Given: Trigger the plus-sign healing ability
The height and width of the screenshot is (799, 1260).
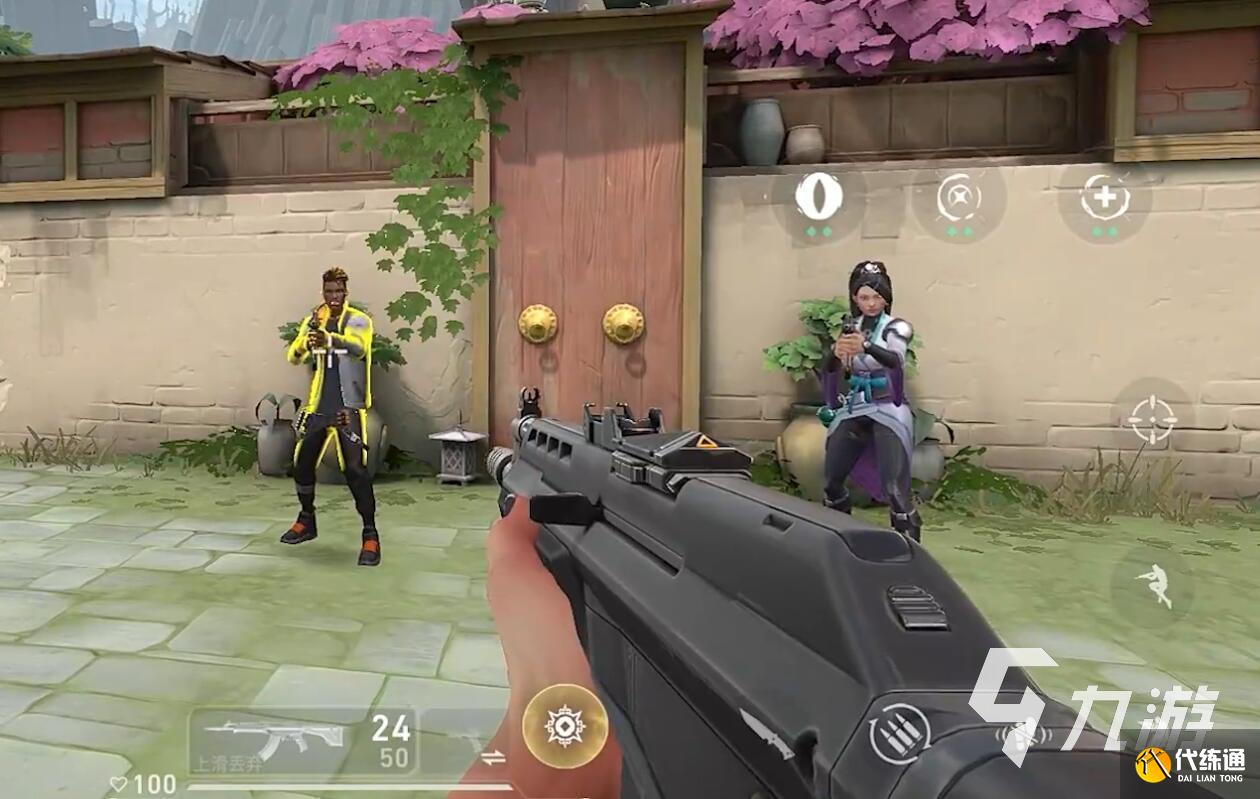Looking at the screenshot, I should [1104, 198].
